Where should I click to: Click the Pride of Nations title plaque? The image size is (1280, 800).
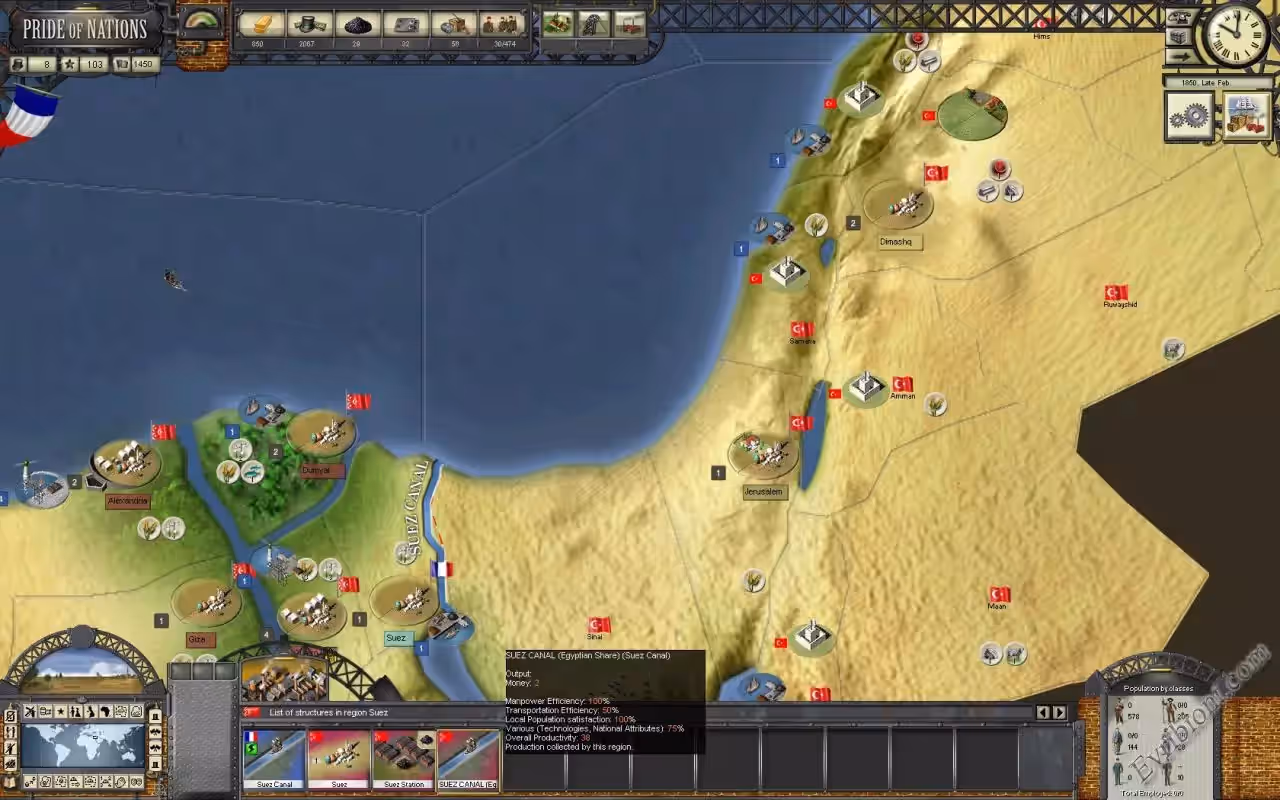pos(85,29)
